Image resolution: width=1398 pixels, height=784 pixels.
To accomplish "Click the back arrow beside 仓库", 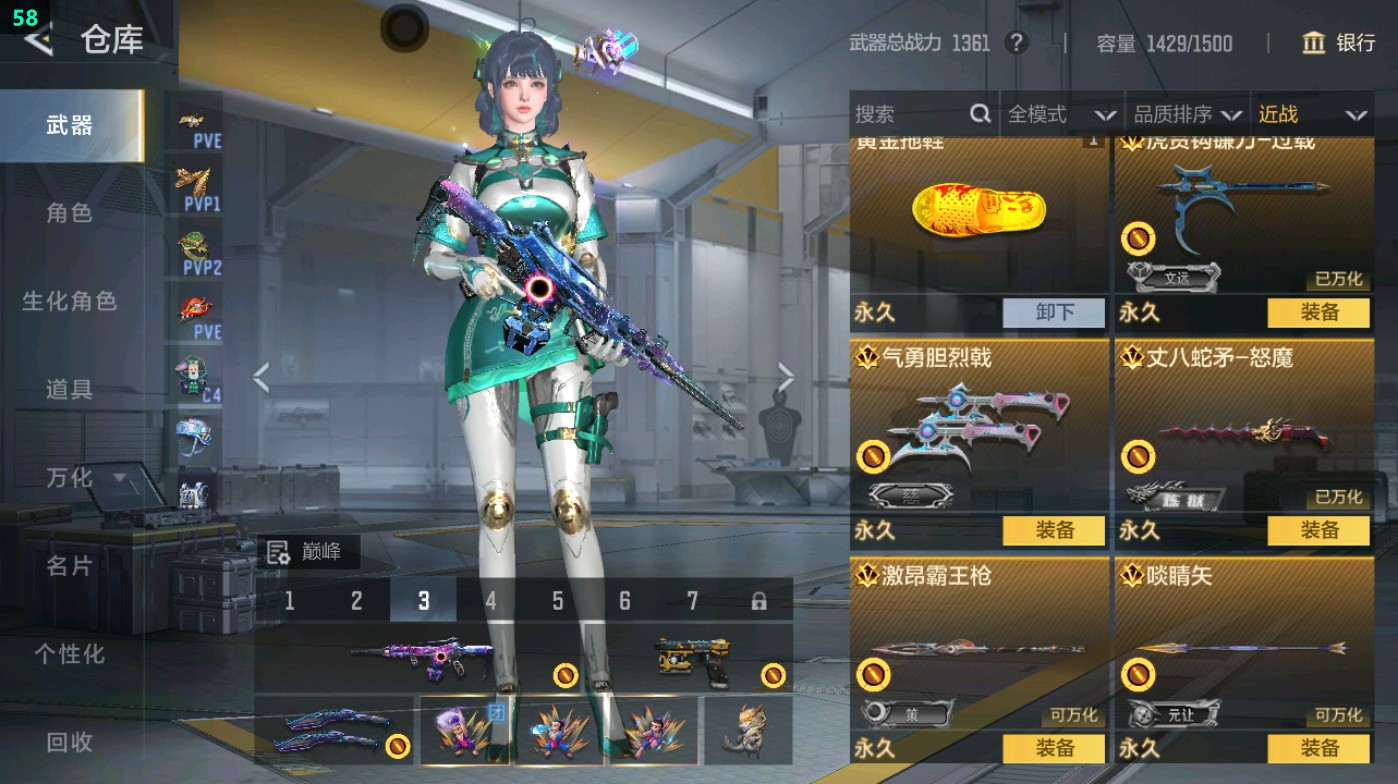I will 36,41.
